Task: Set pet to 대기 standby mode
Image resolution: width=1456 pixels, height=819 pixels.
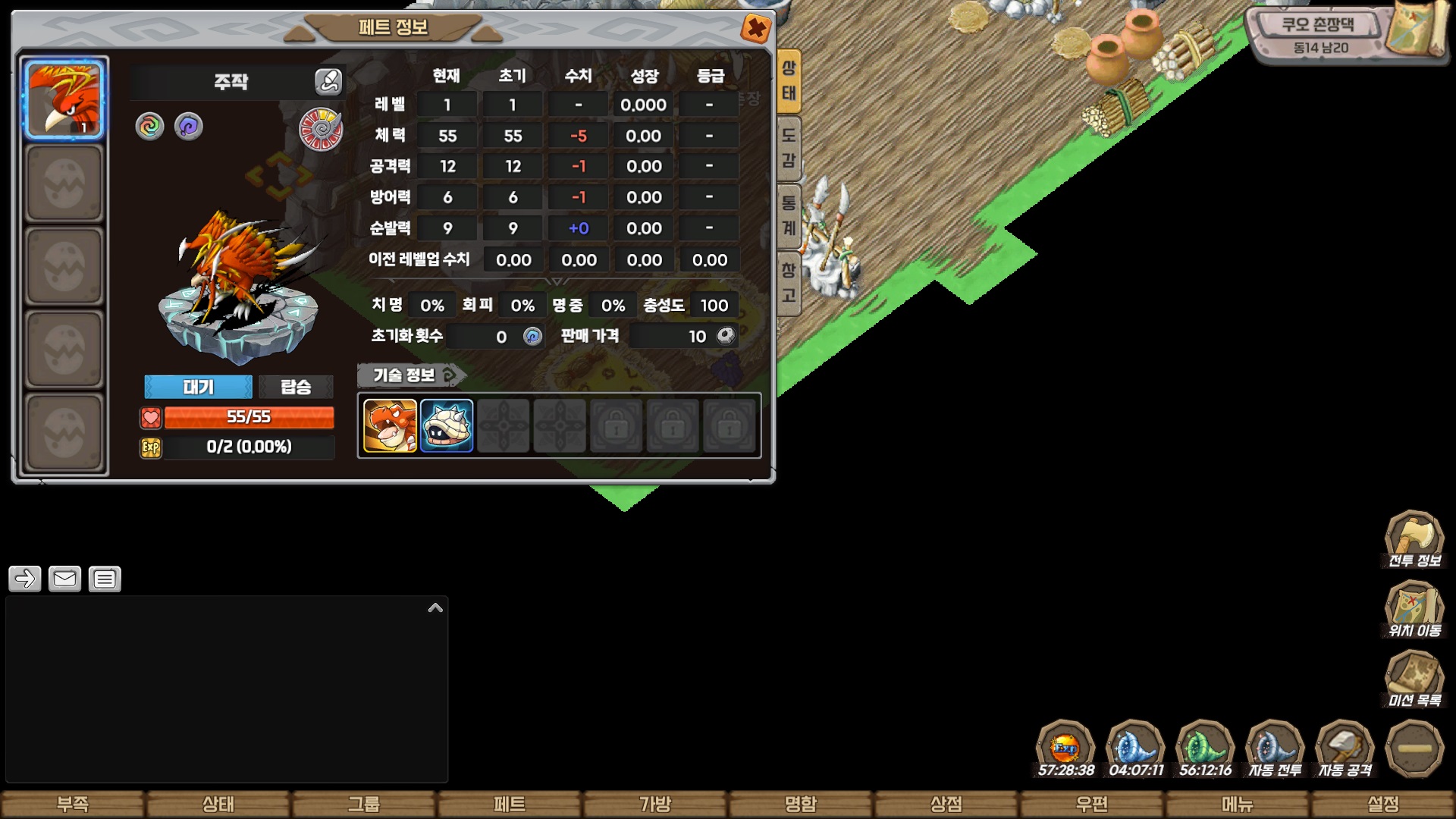Action: coord(198,387)
